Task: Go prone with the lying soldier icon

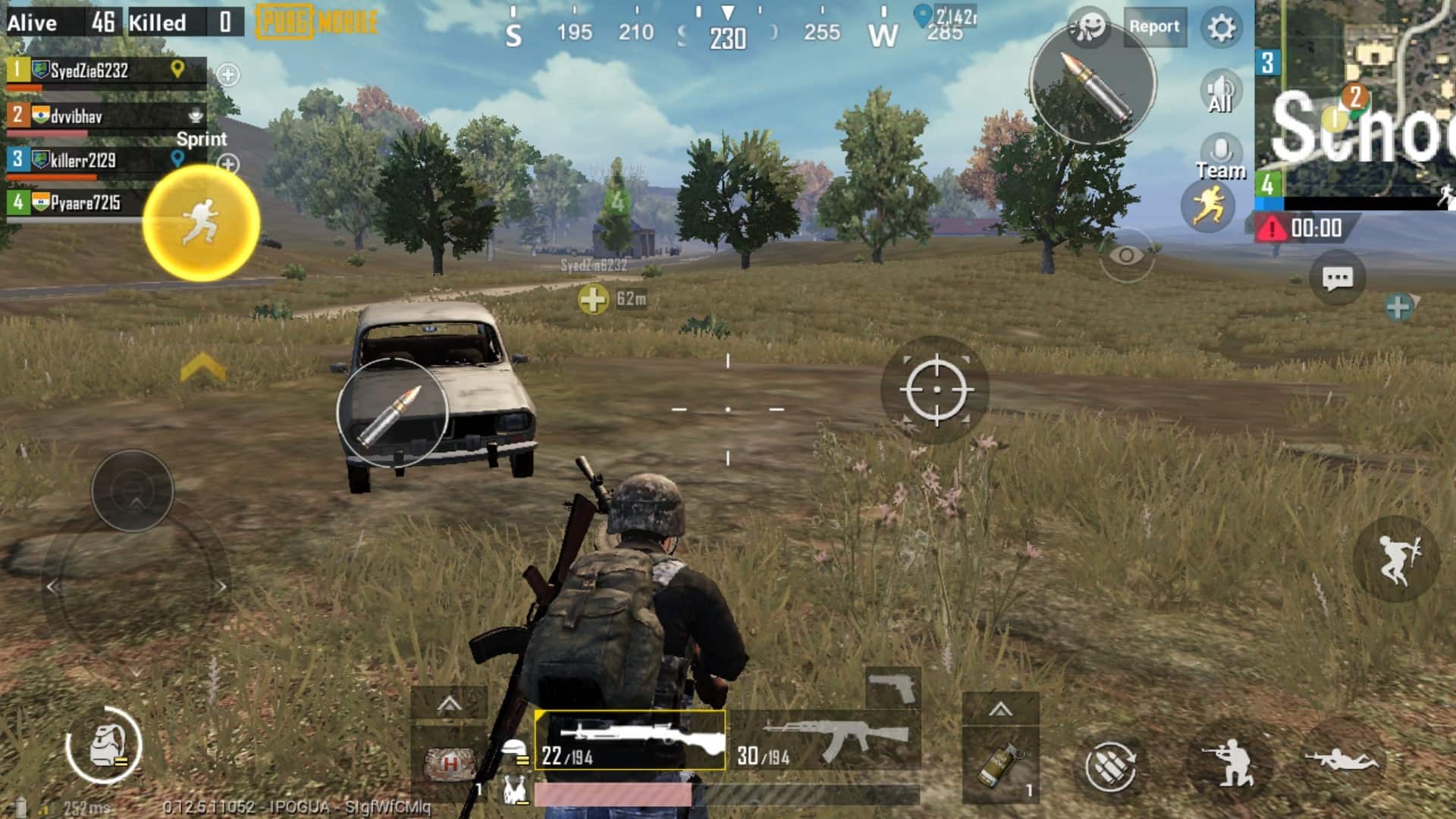Action: pyautogui.click(x=1342, y=758)
